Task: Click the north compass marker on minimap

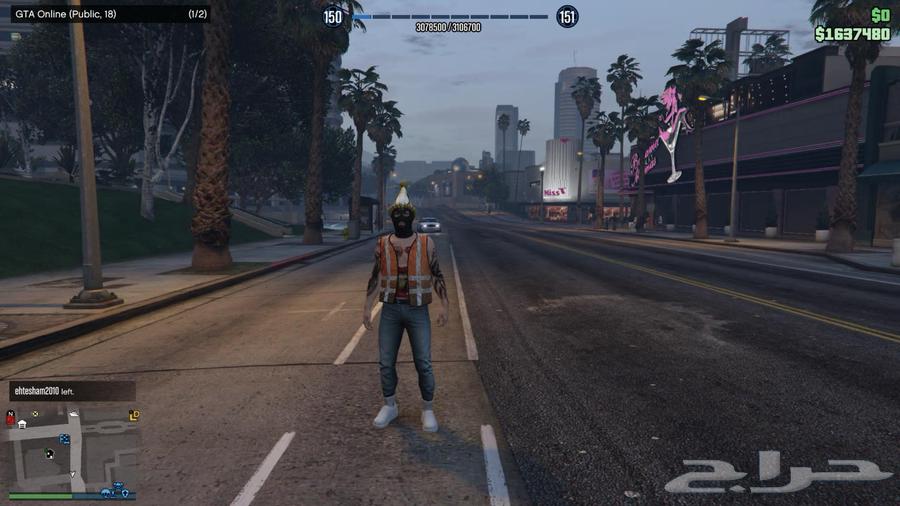Action: [x=11, y=413]
